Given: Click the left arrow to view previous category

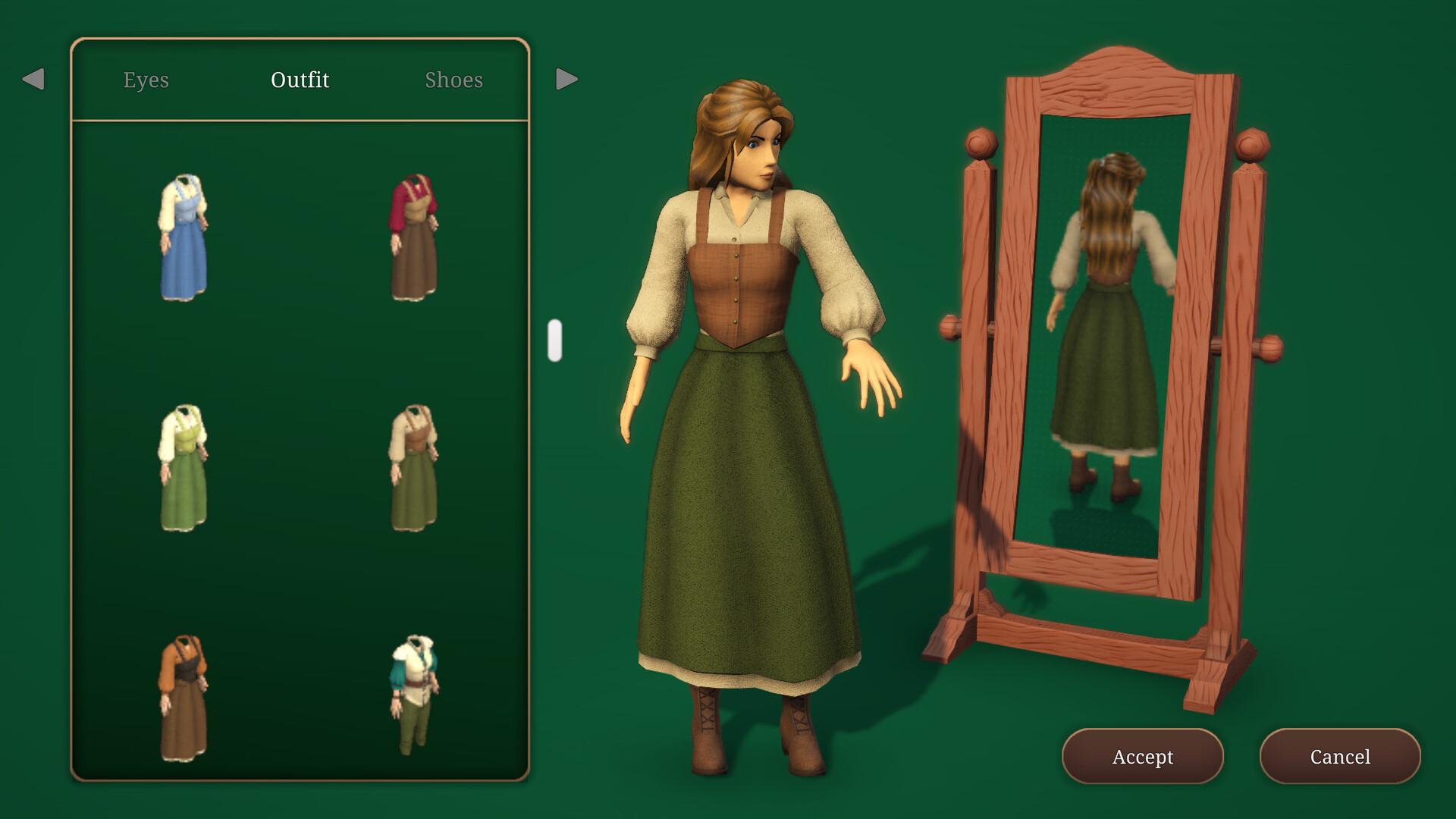Looking at the screenshot, I should point(32,79).
